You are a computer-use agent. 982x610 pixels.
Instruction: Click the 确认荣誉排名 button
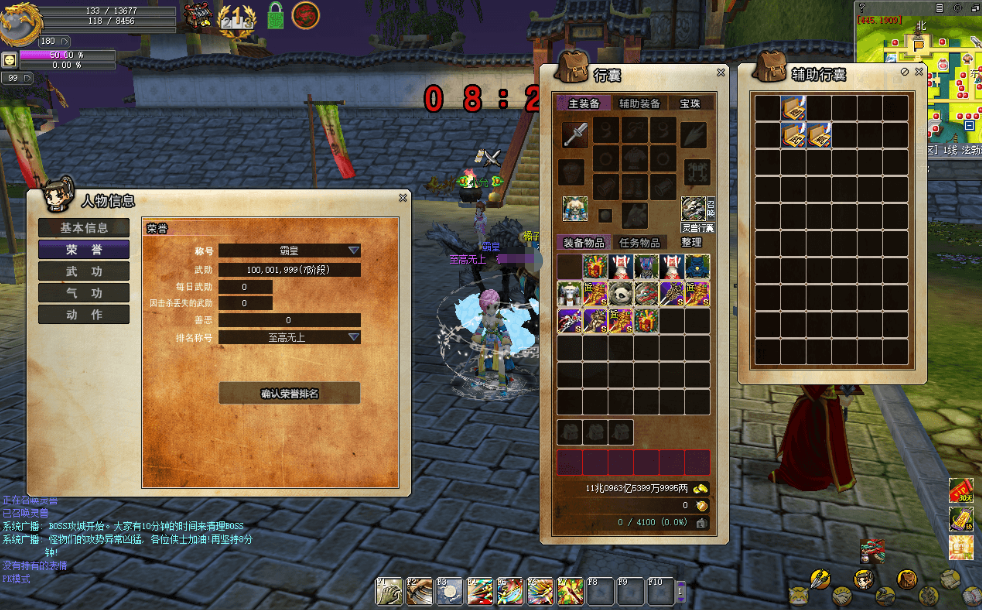(x=289, y=393)
